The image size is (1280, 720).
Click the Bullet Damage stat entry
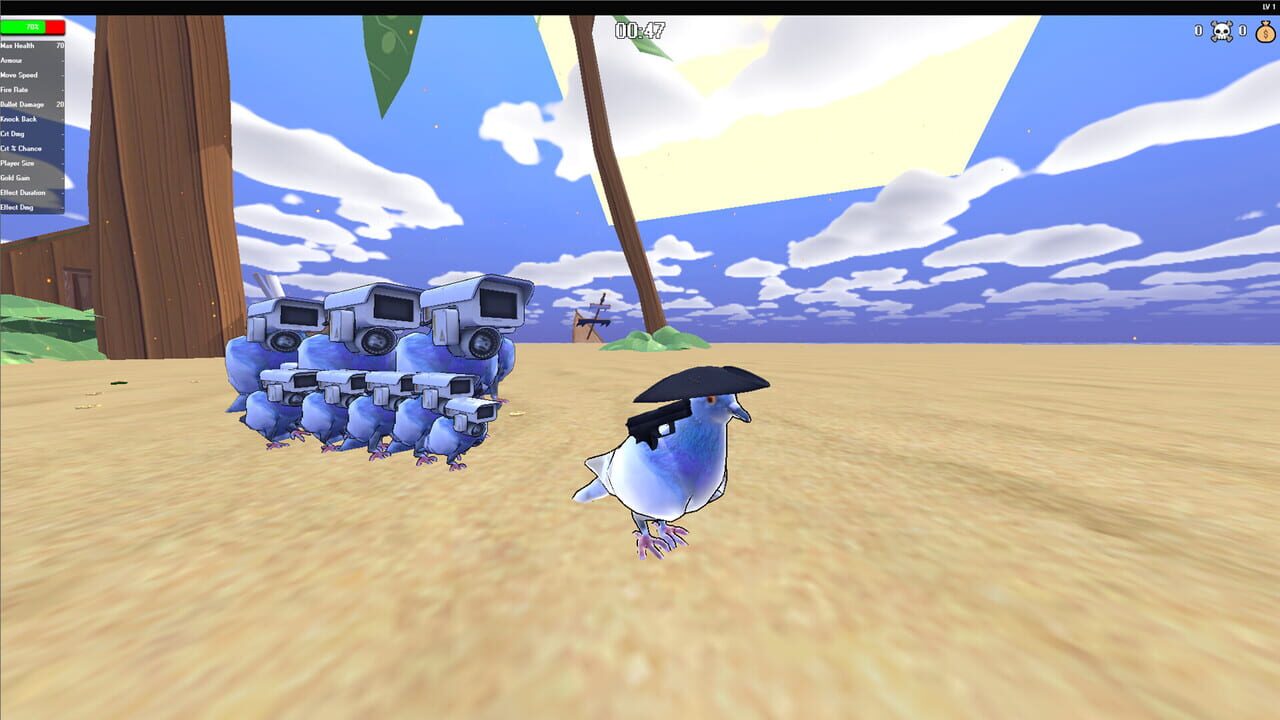35,104
